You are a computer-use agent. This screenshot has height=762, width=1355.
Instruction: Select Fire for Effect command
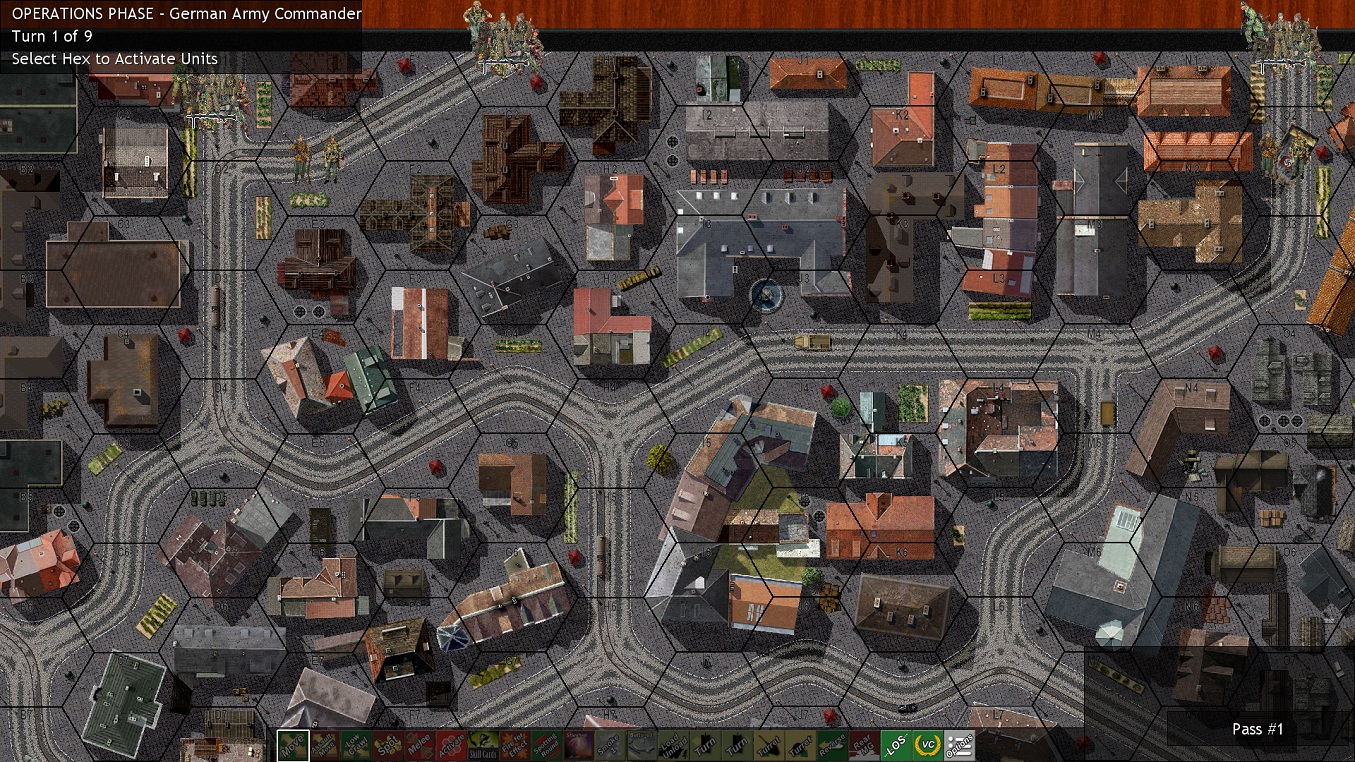514,745
